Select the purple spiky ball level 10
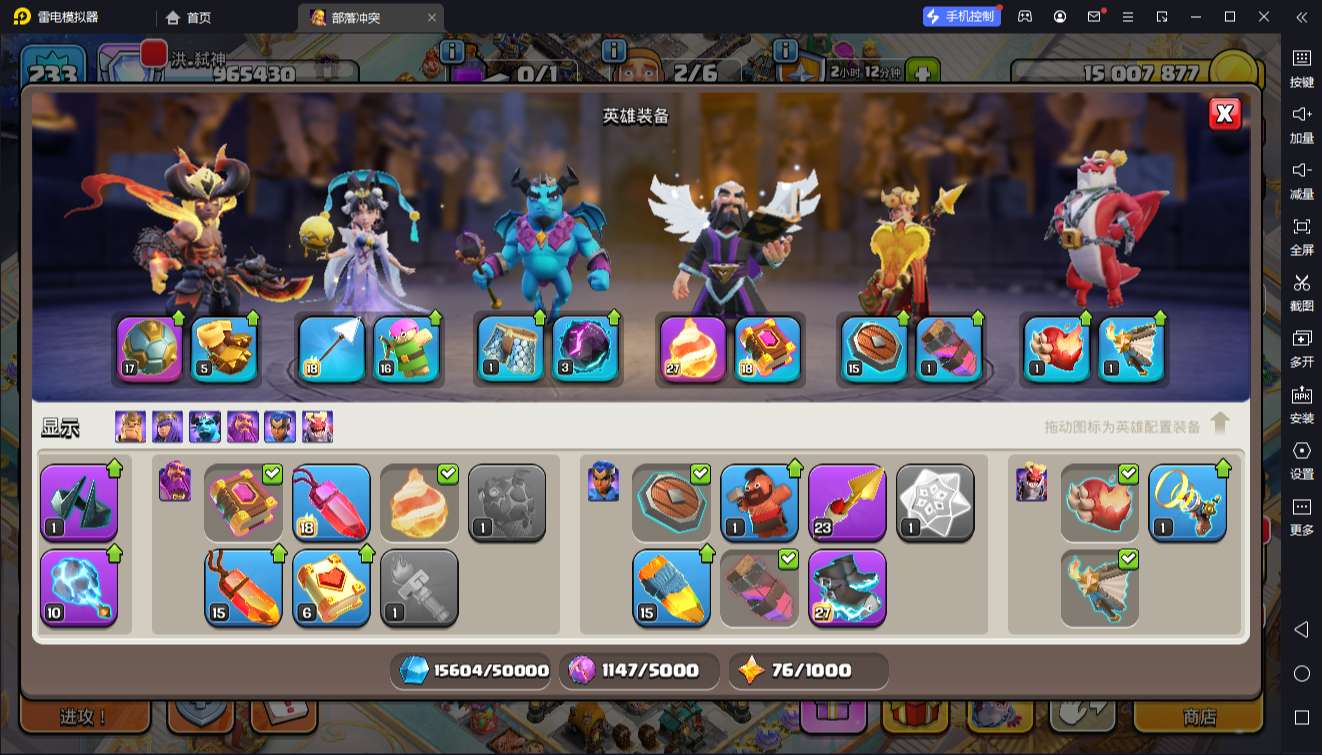 tap(79, 588)
